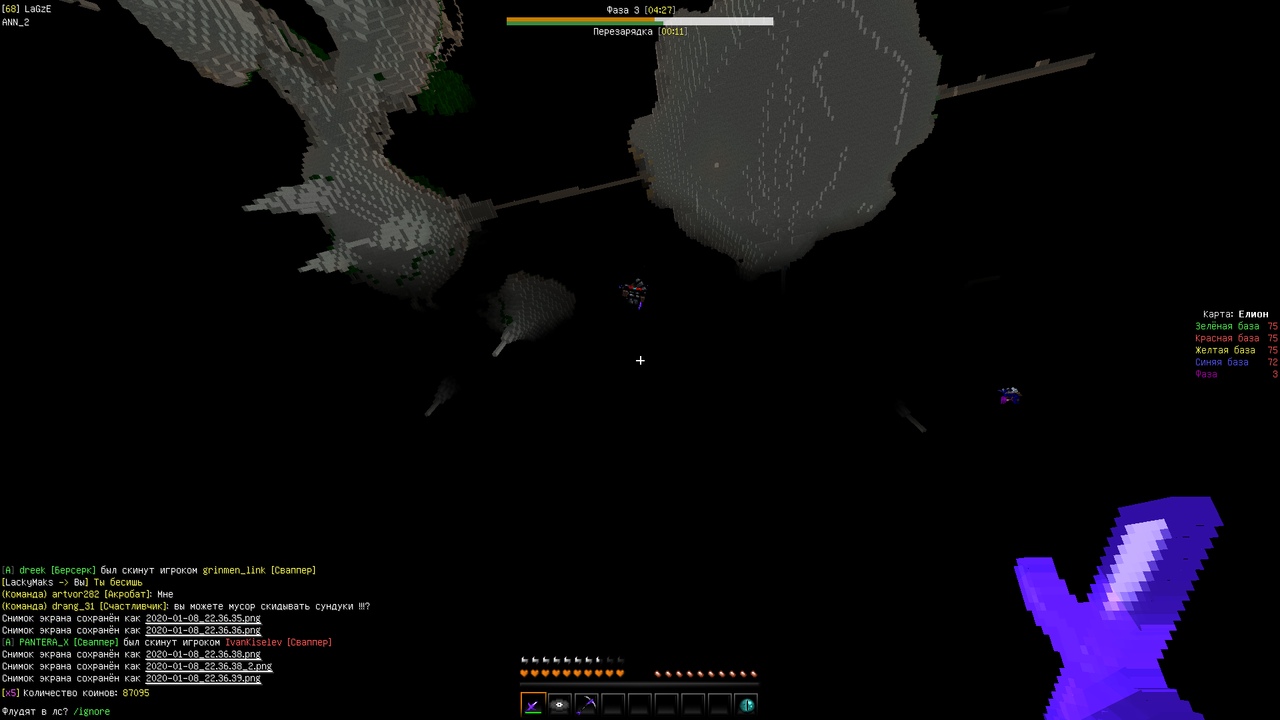Select the purple sword in the first hotbar slot
This screenshot has width=1280, height=720.
pos(532,704)
